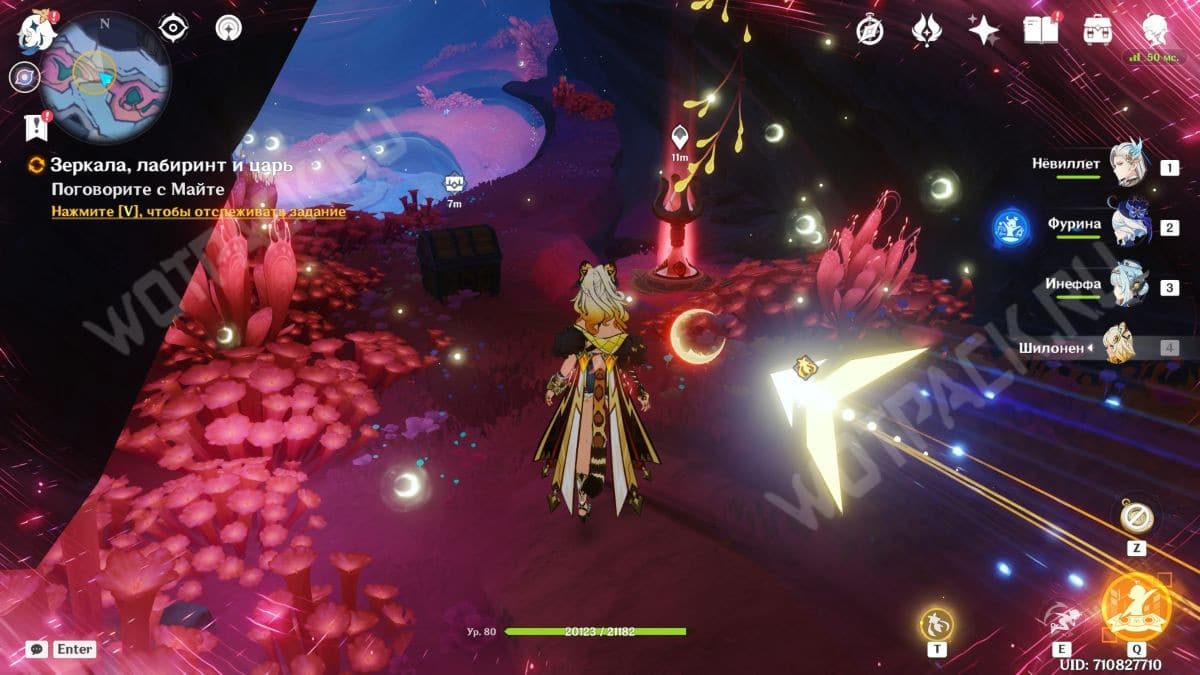Activate the glowing gold-ringed ability icon
1200x675 pixels.
pyautogui.click(x=937, y=624)
